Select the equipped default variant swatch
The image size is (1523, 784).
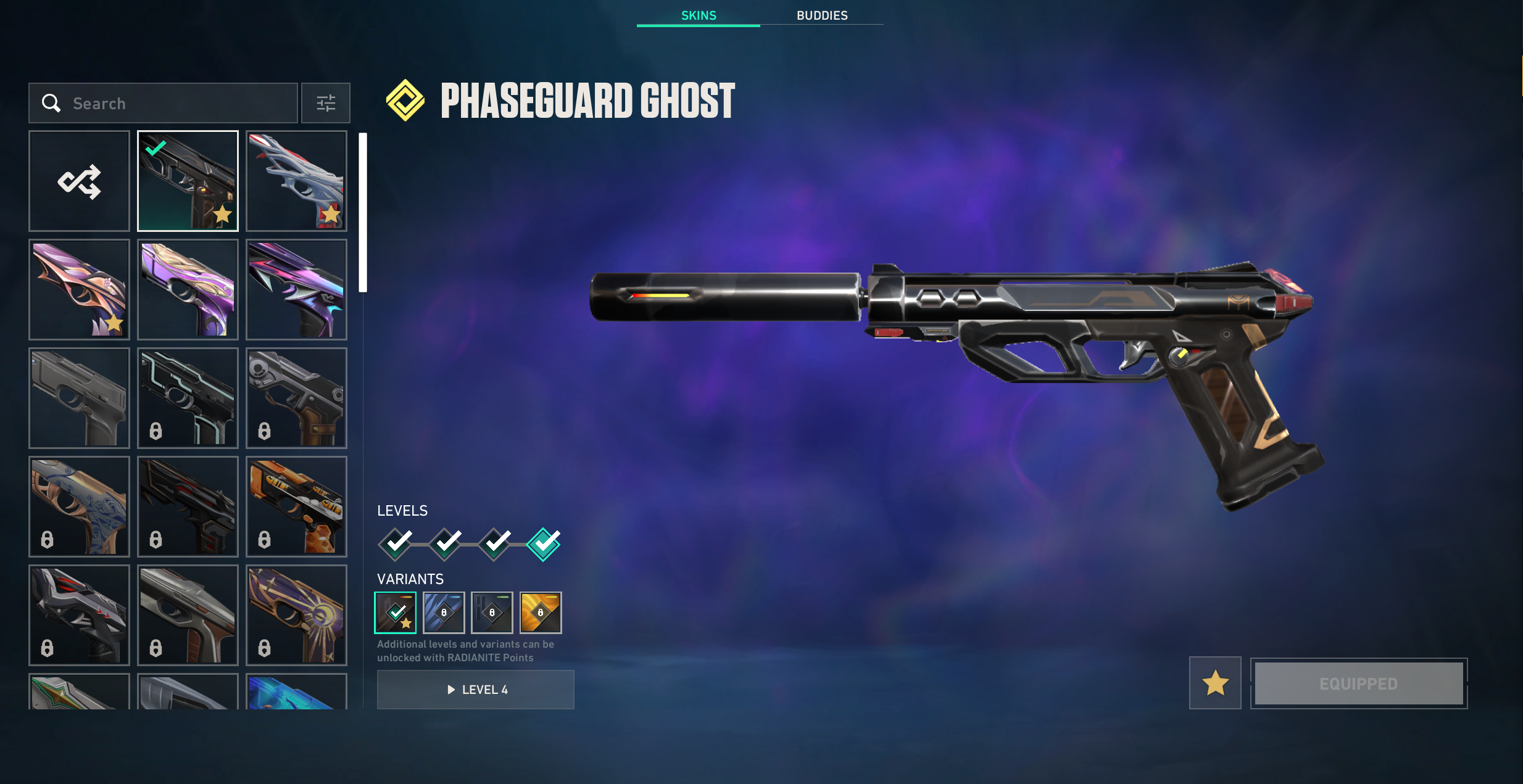tap(396, 613)
